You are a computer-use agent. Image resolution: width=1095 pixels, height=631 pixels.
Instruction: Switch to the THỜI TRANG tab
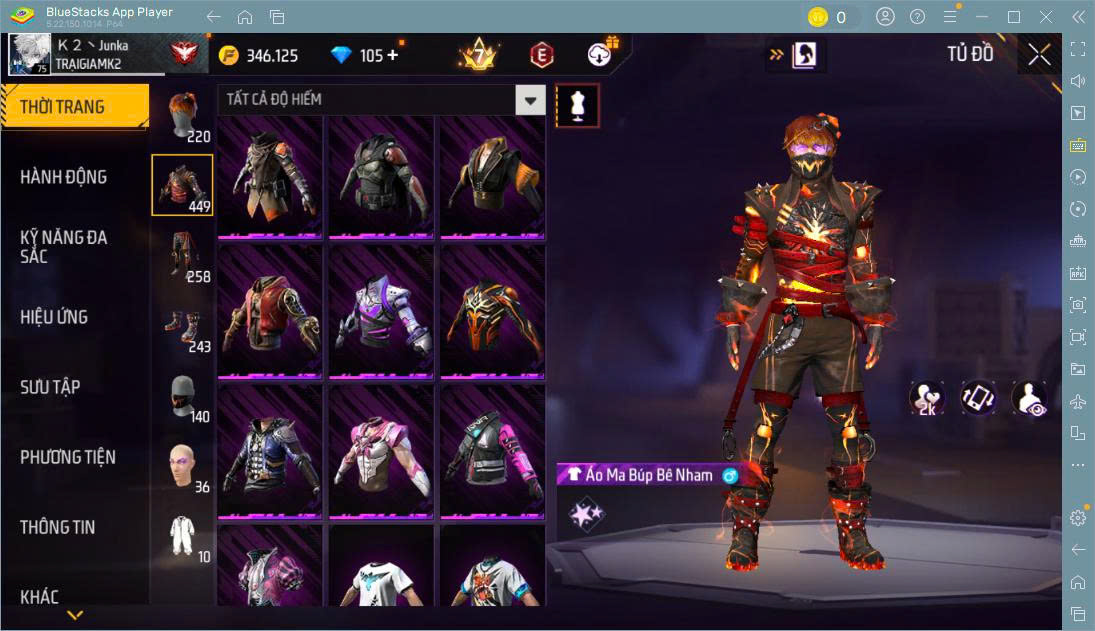(x=74, y=107)
